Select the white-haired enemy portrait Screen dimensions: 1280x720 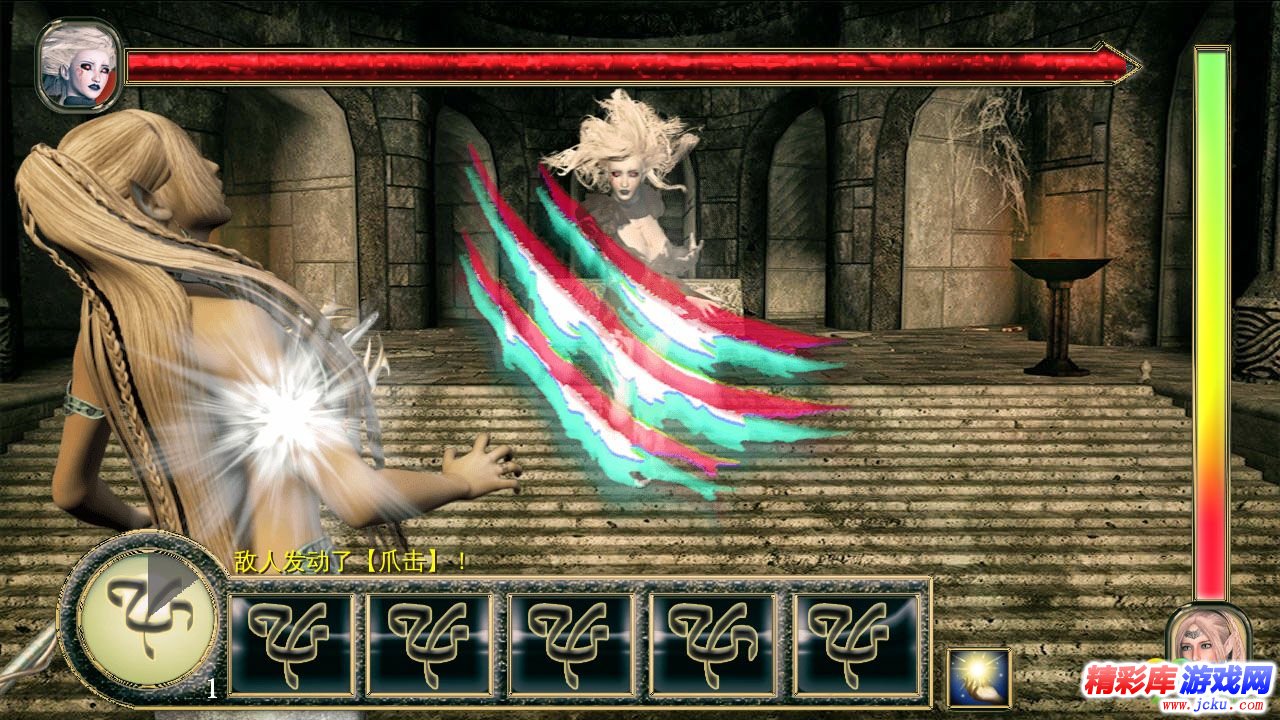(79, 65)
